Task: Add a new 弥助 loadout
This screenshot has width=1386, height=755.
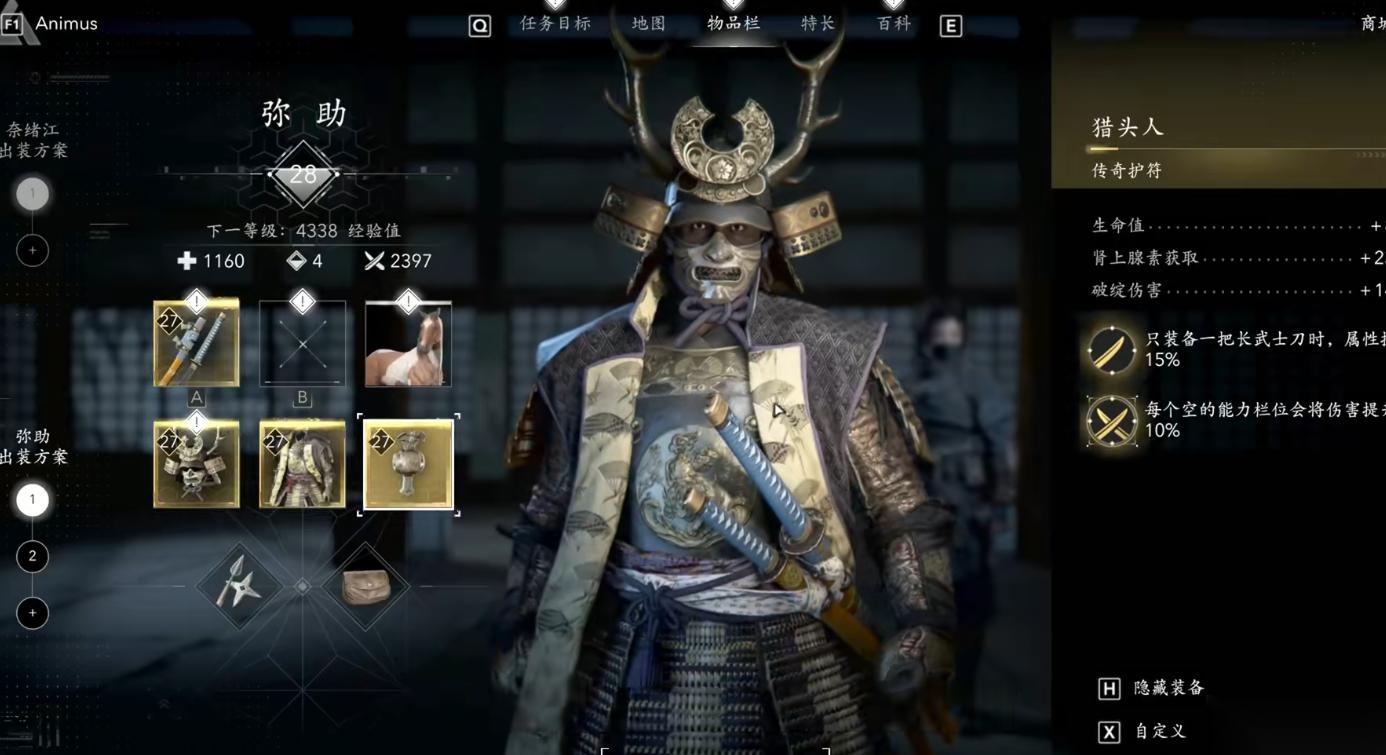Action: 32,612
